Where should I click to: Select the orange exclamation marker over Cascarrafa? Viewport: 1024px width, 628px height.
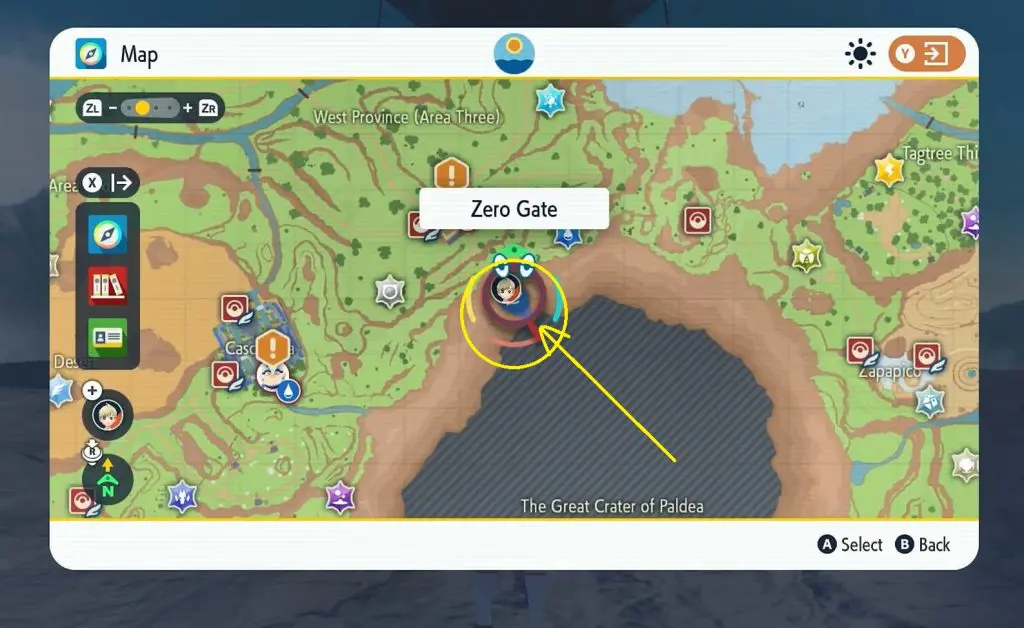coord(272,349)
